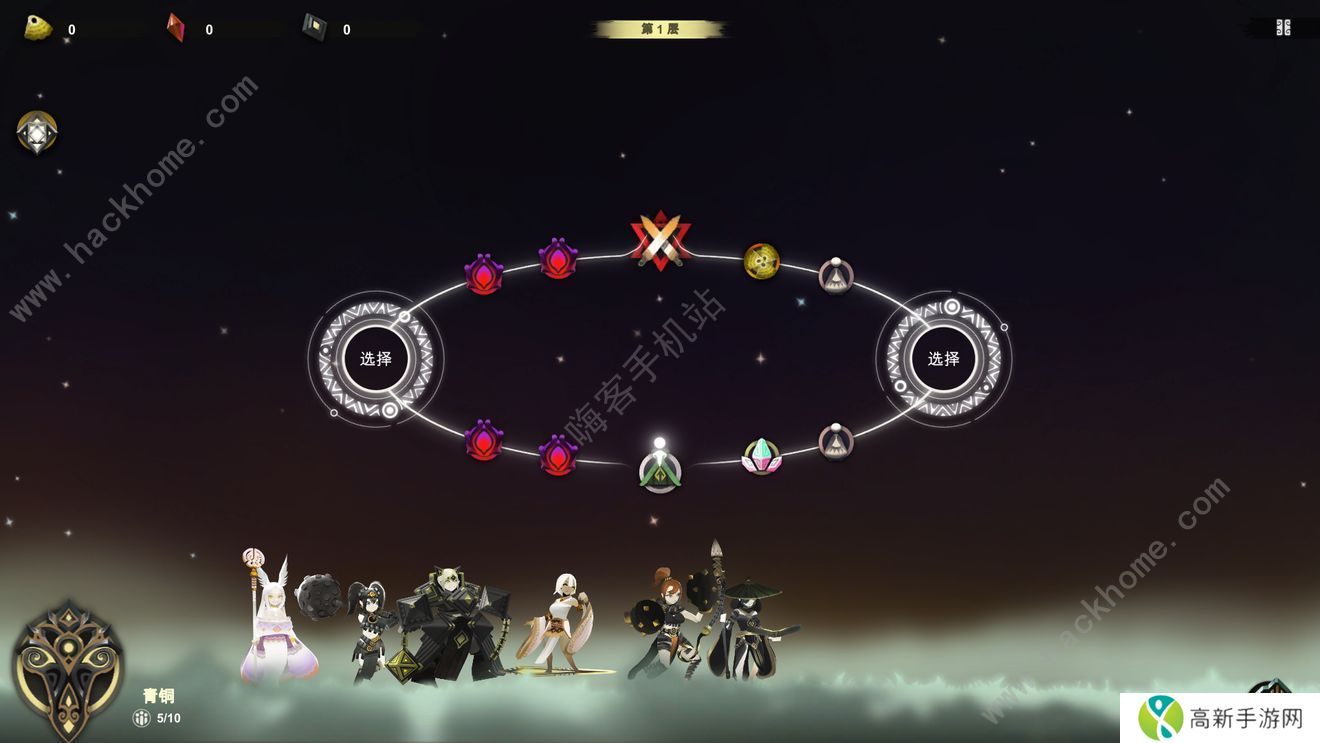Image resolution: width=1320 pixels, height=743 pixels.
Task: Open the menu icon beside the floor banner
Action: point(1283,28)
